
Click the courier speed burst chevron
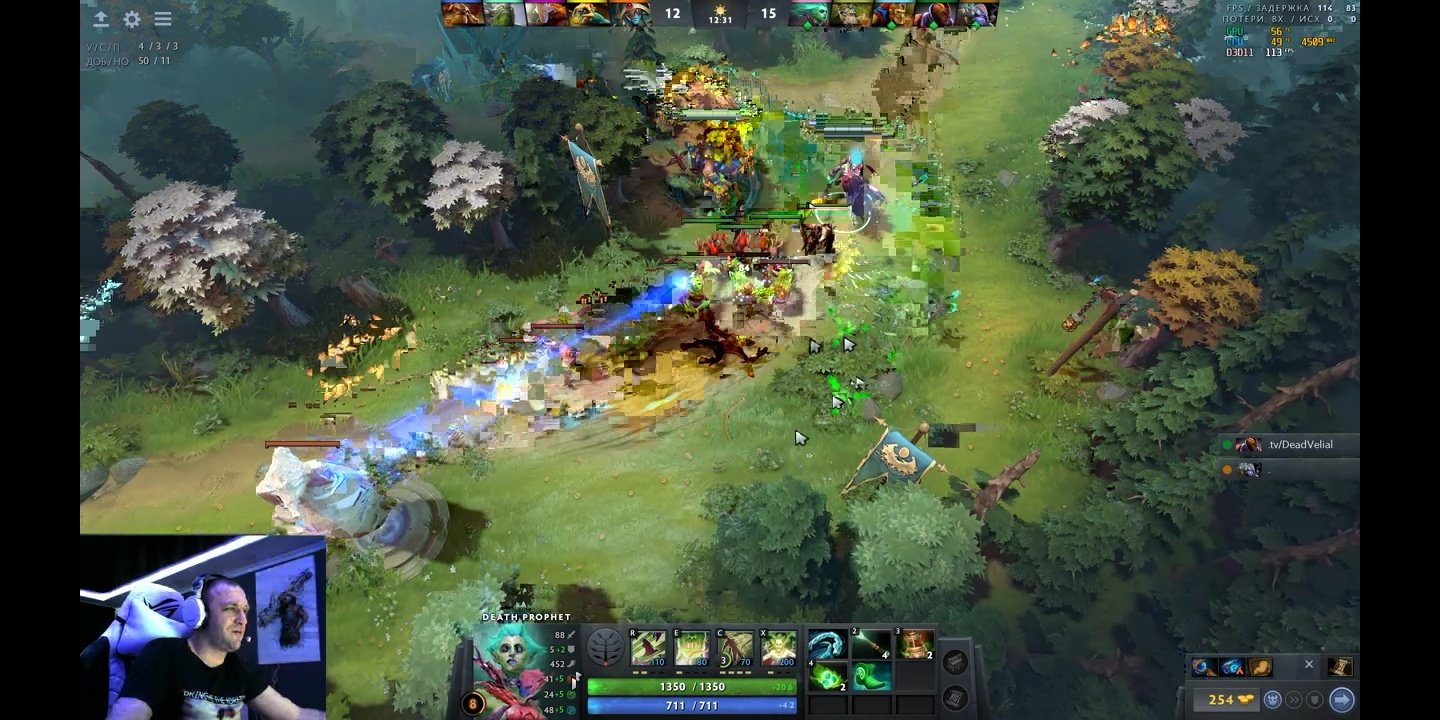pyautogui.click(x=1296, y=699)
